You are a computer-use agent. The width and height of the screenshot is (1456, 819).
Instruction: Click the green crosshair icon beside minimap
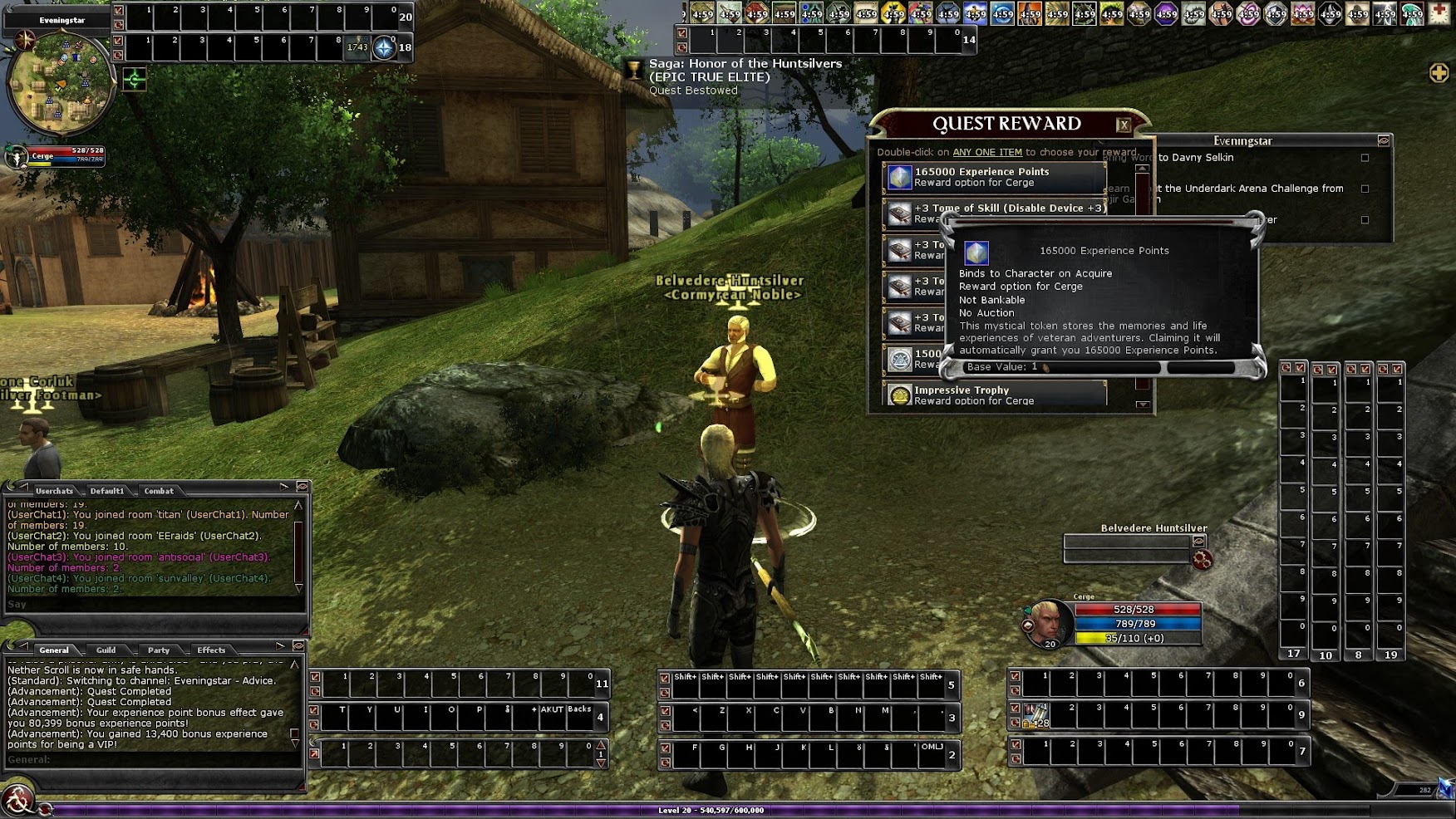135,80
